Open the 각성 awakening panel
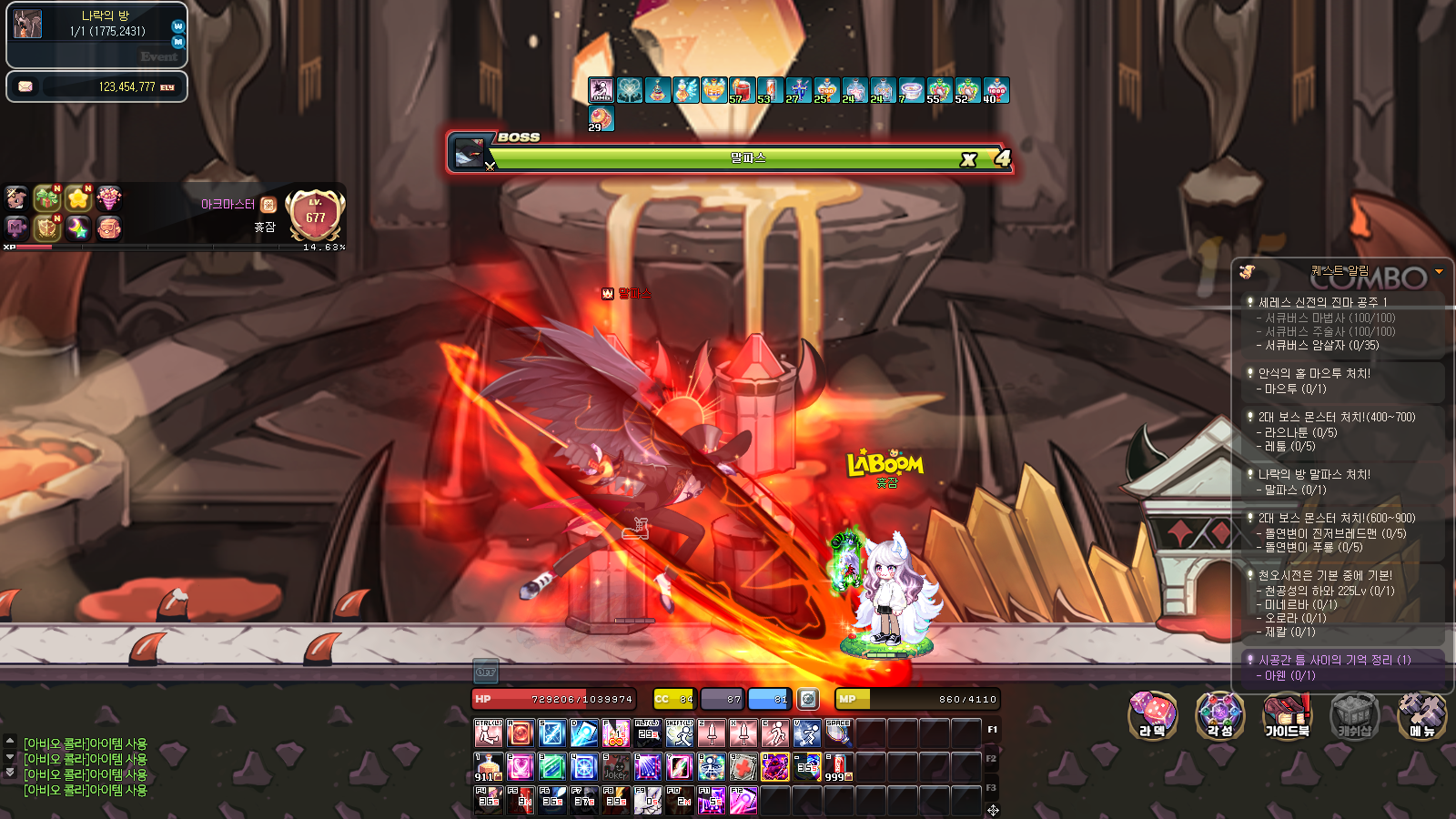1456x819 pixels. (x=1219, y=715)
